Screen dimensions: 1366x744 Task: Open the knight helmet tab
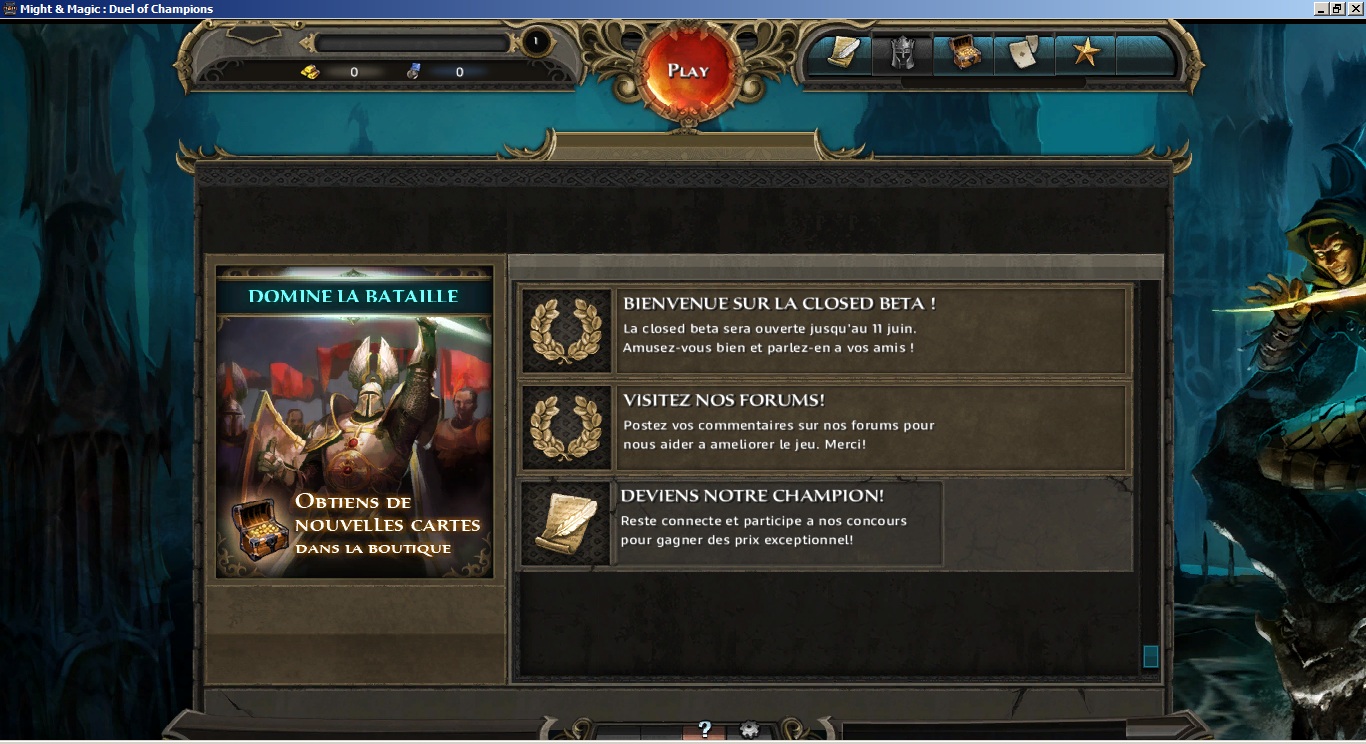(902, 54)
